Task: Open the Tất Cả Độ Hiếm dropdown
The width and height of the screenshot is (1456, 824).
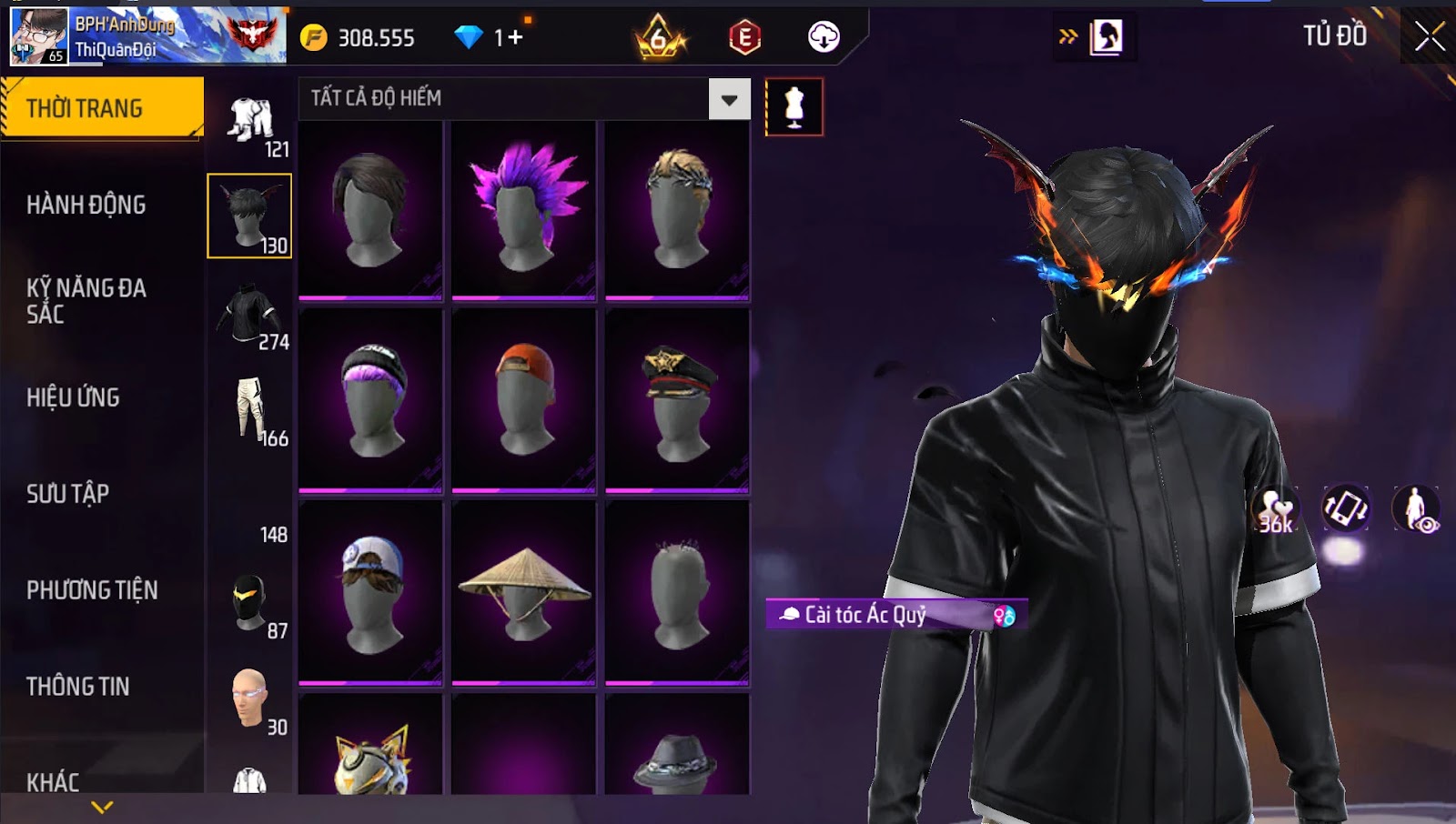Action: pos(729,99)
